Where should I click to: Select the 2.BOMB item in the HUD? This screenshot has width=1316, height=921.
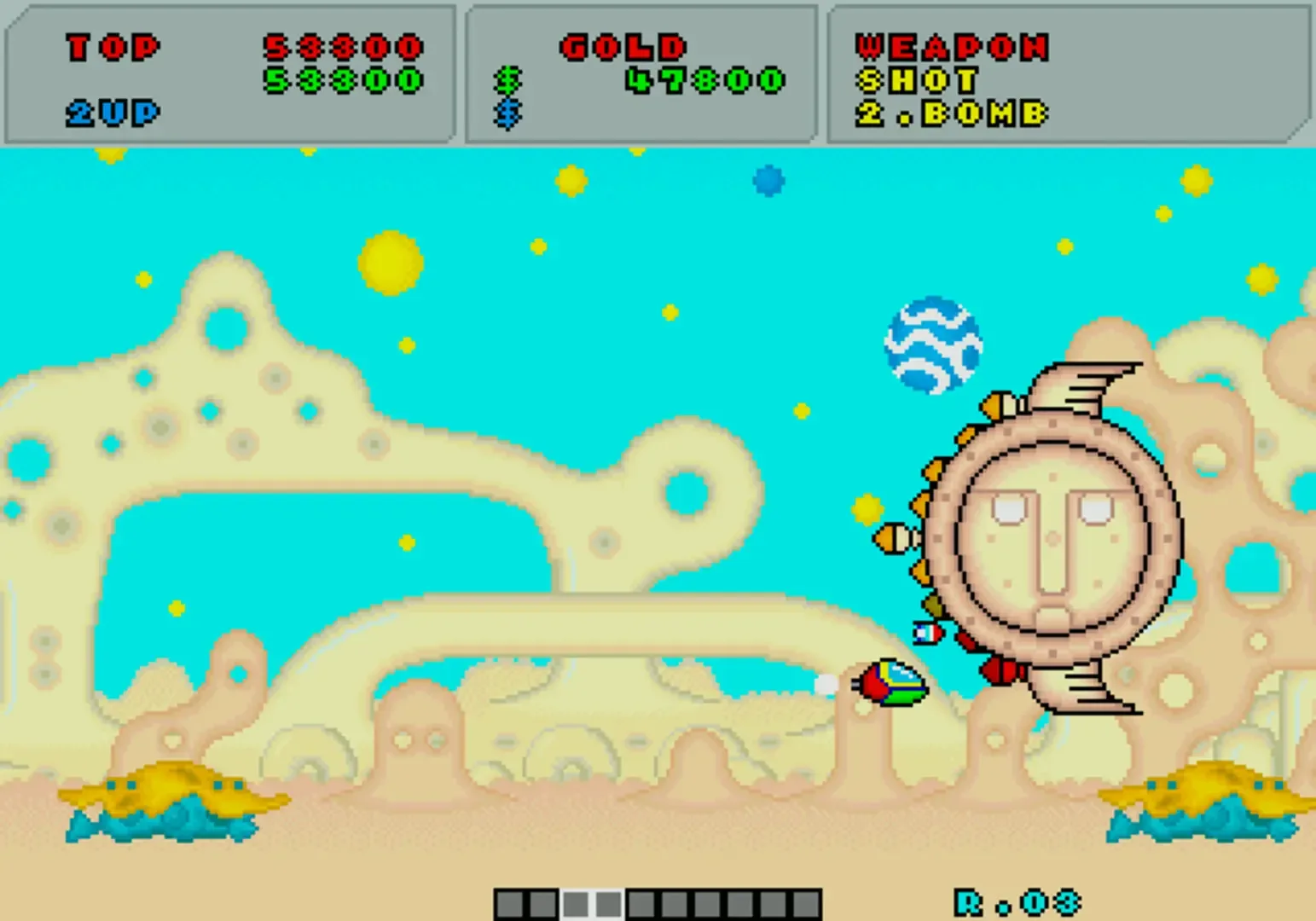[x=951, y=112]
